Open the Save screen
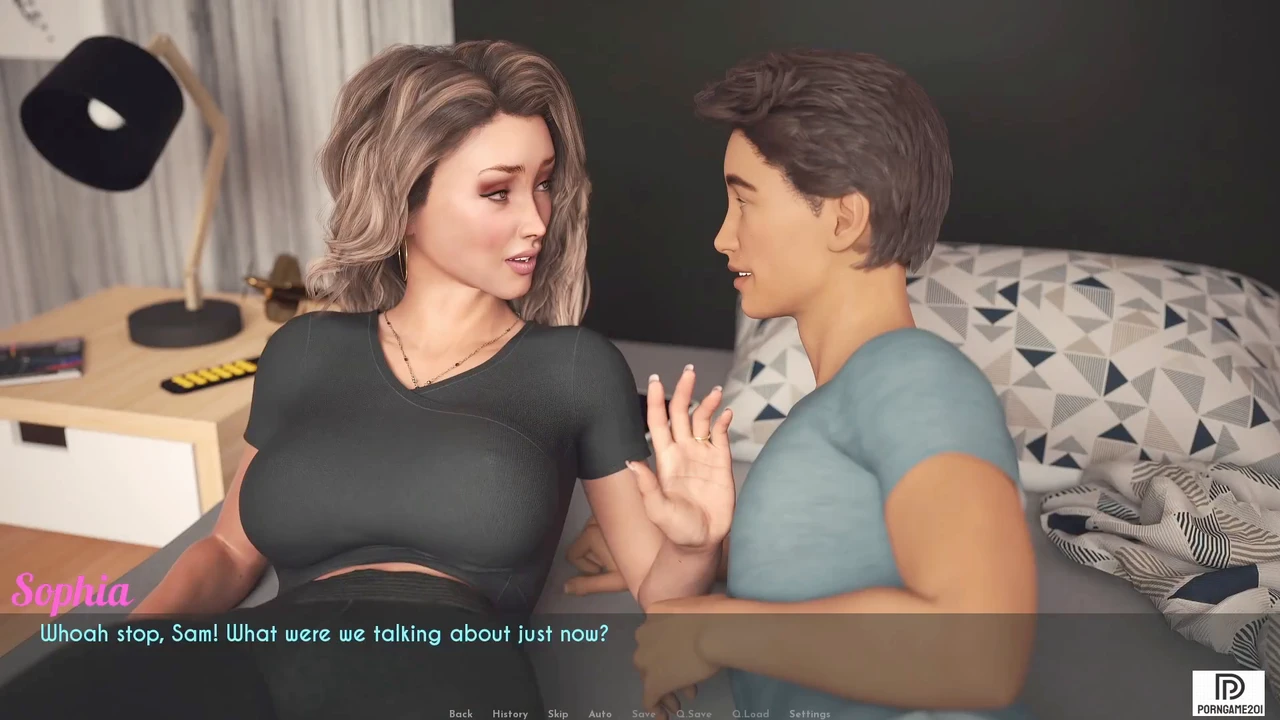This screenshot has width=1280, height=720. click(644, 713)
